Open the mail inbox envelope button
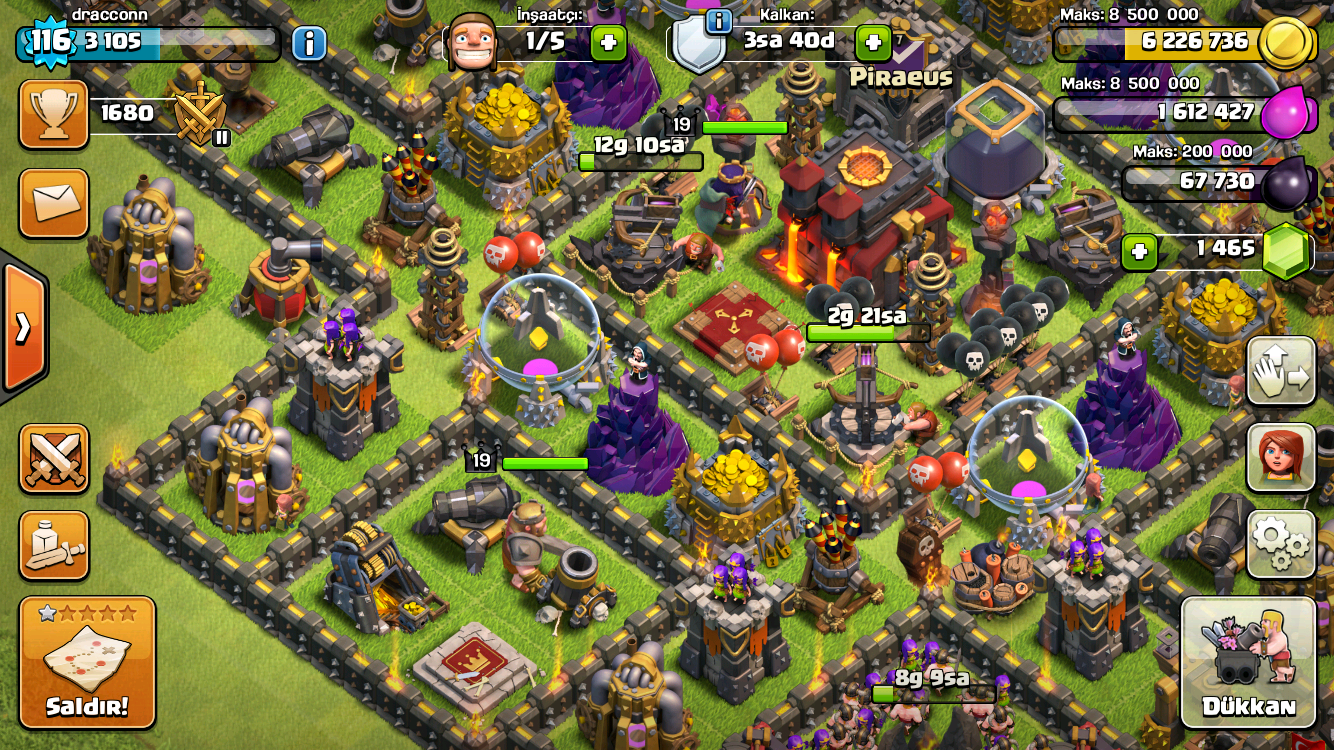The height and width of the screenshot is (750, 1334). (x=54, y=203)
